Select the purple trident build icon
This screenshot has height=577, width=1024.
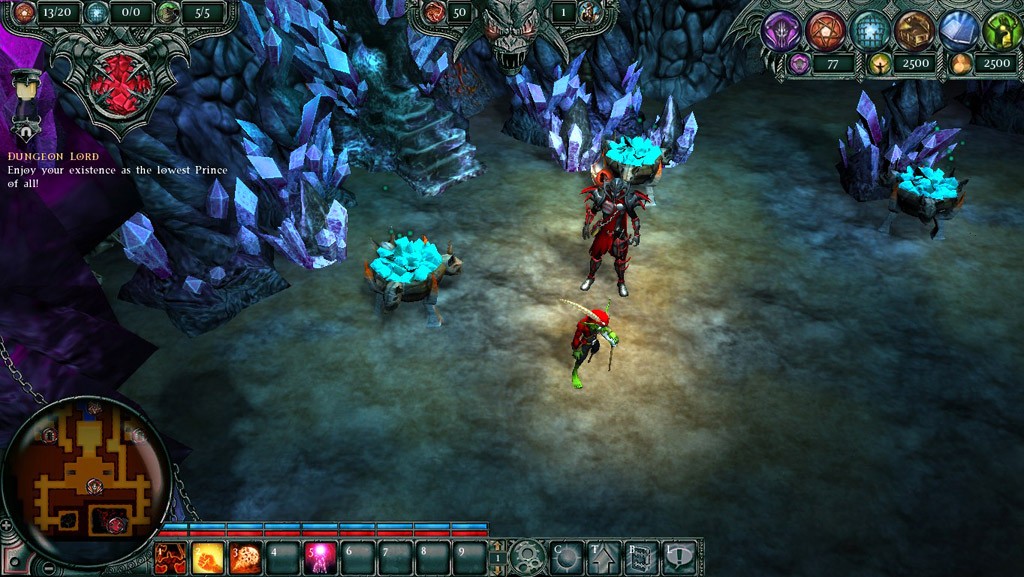[781, 31]
